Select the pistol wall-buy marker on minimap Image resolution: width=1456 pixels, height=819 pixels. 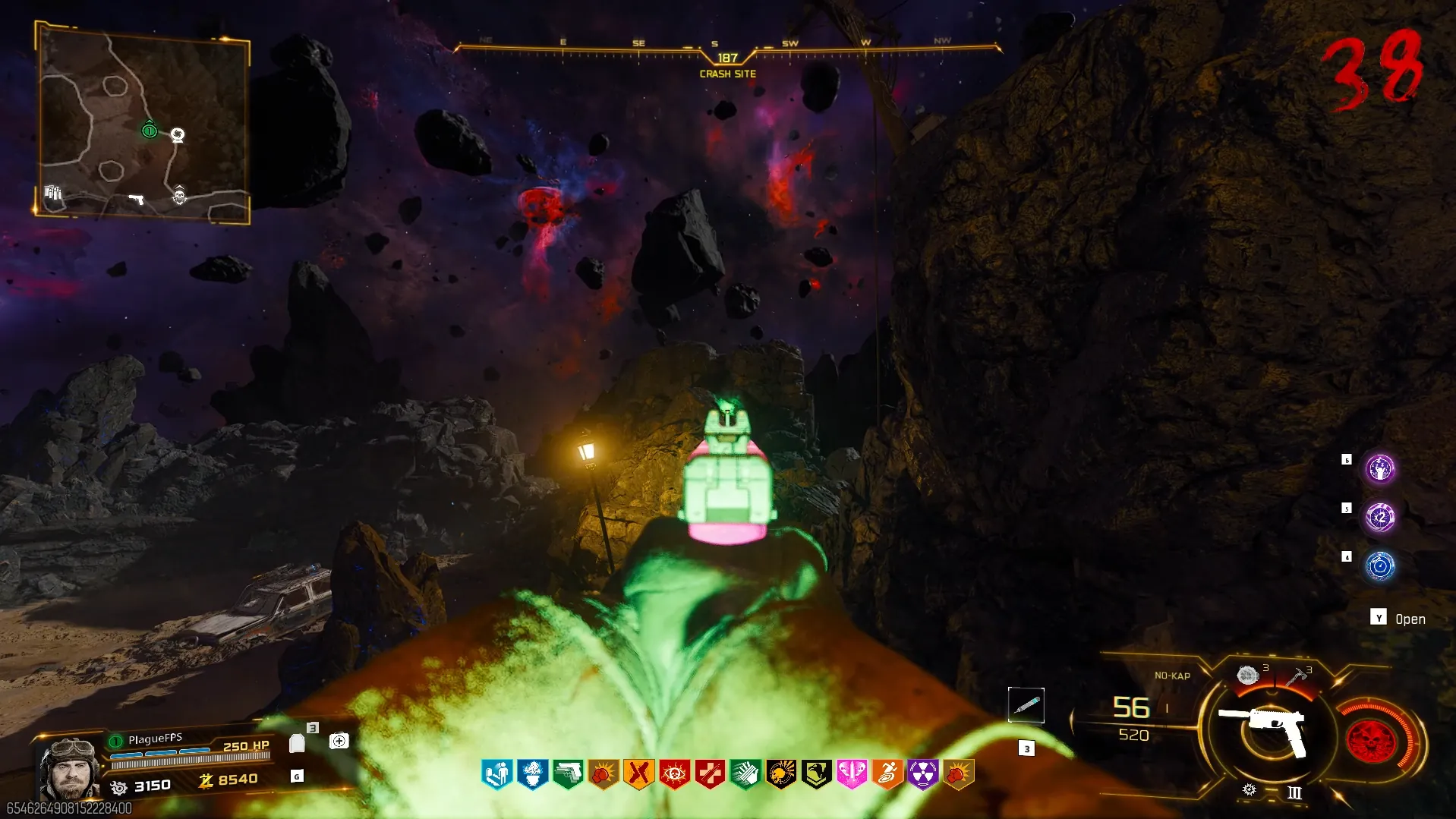click(x=137, y=200)
